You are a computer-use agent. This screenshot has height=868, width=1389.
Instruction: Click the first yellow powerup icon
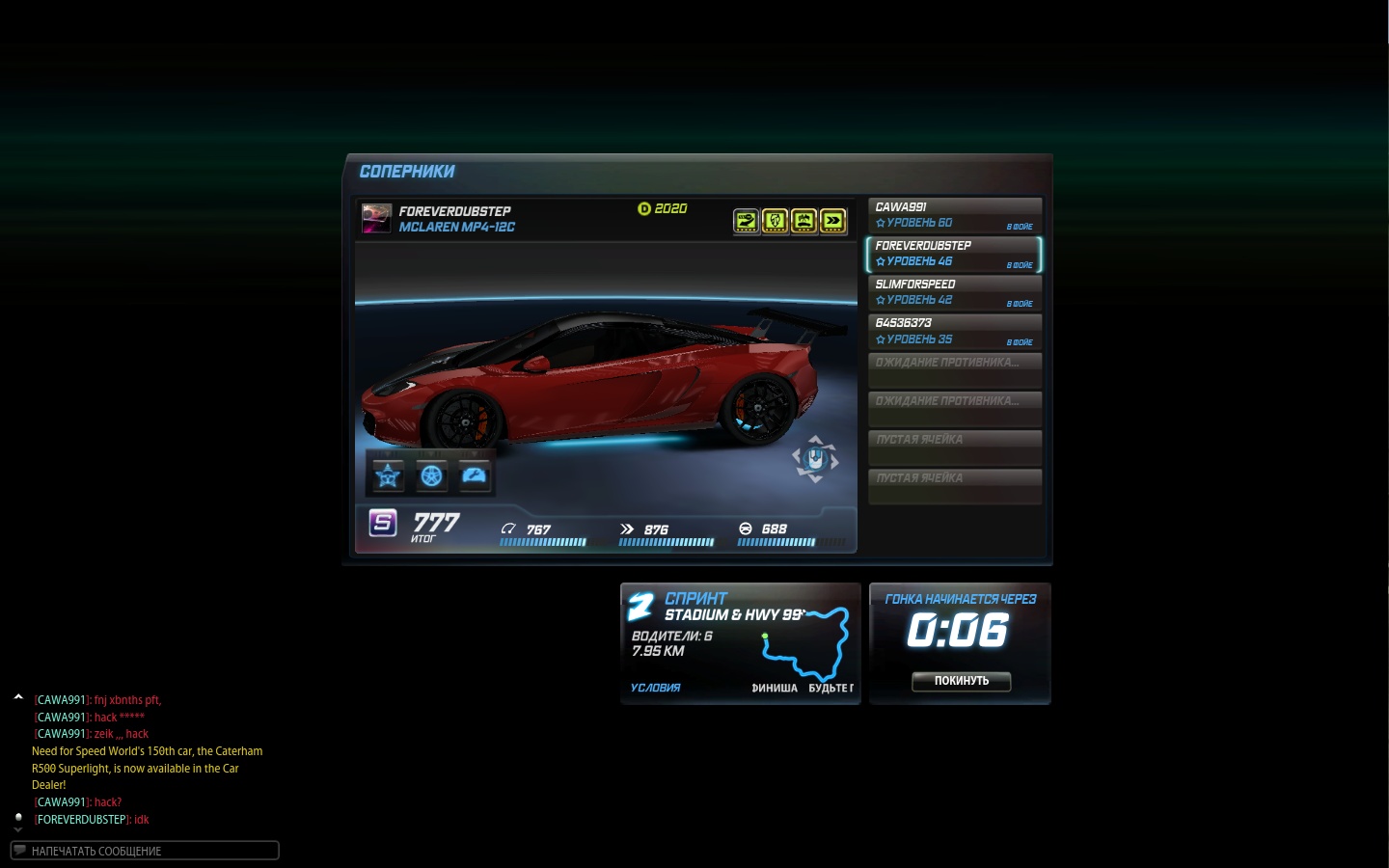click(746, 221)
